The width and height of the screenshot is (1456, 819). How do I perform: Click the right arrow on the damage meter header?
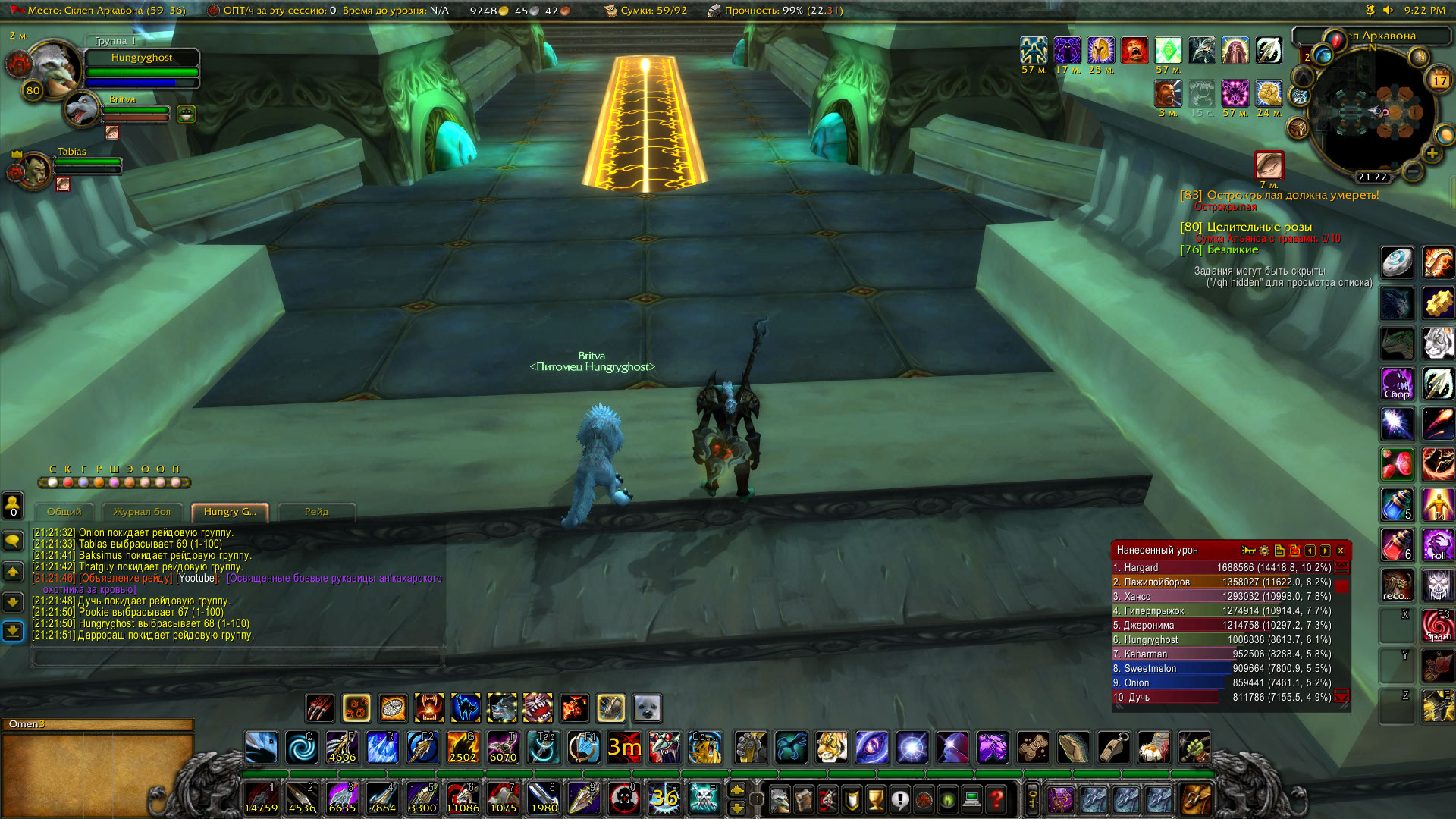[1326, 551]
